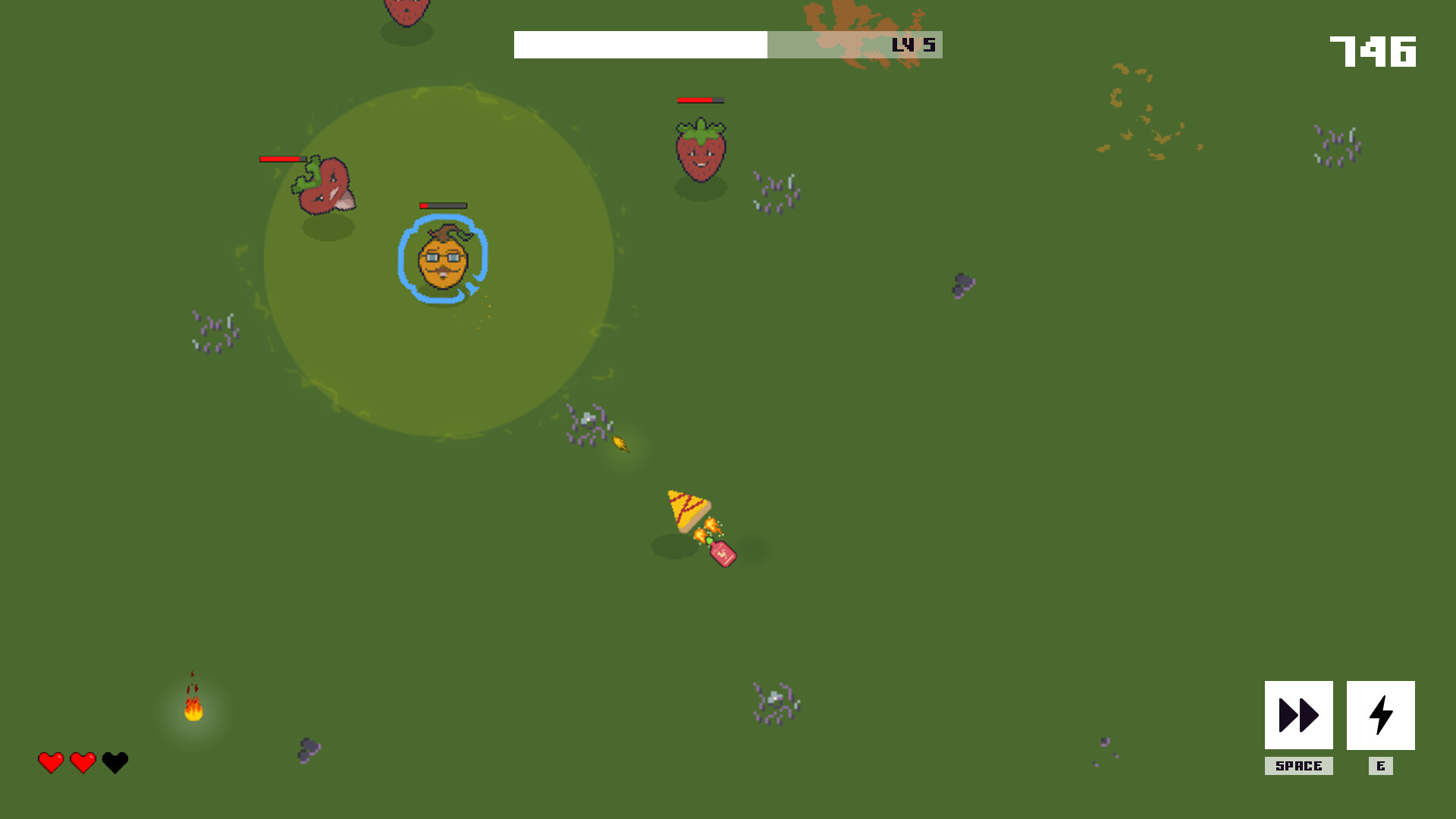
Task: Click the empty black heart icon
Action: click(114, 762)
